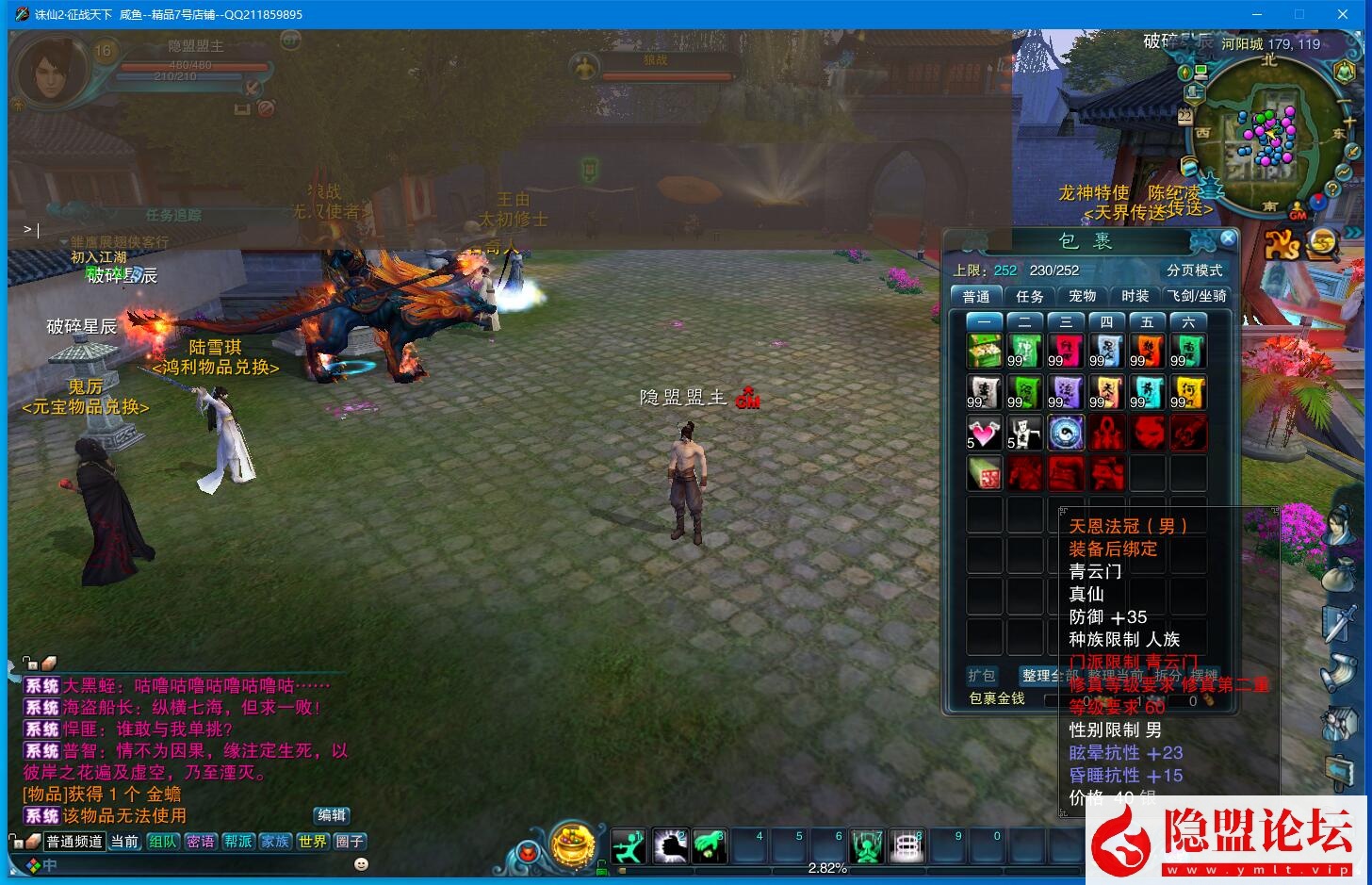Select the 帮派 chat channel
The image size is (1372, 885).
click(x=237, y=842)
